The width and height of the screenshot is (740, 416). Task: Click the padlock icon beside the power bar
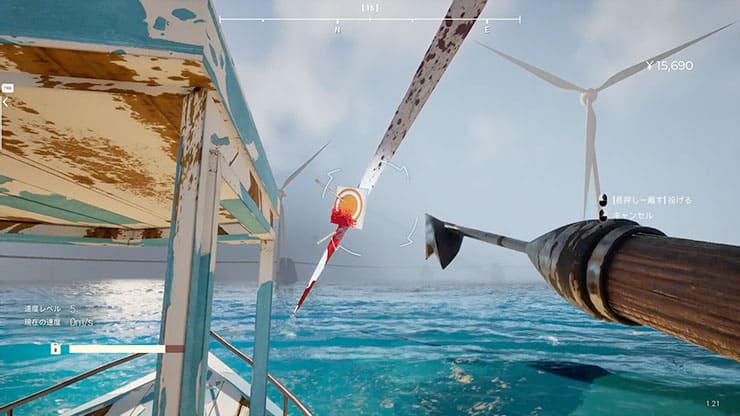(55, 348)
